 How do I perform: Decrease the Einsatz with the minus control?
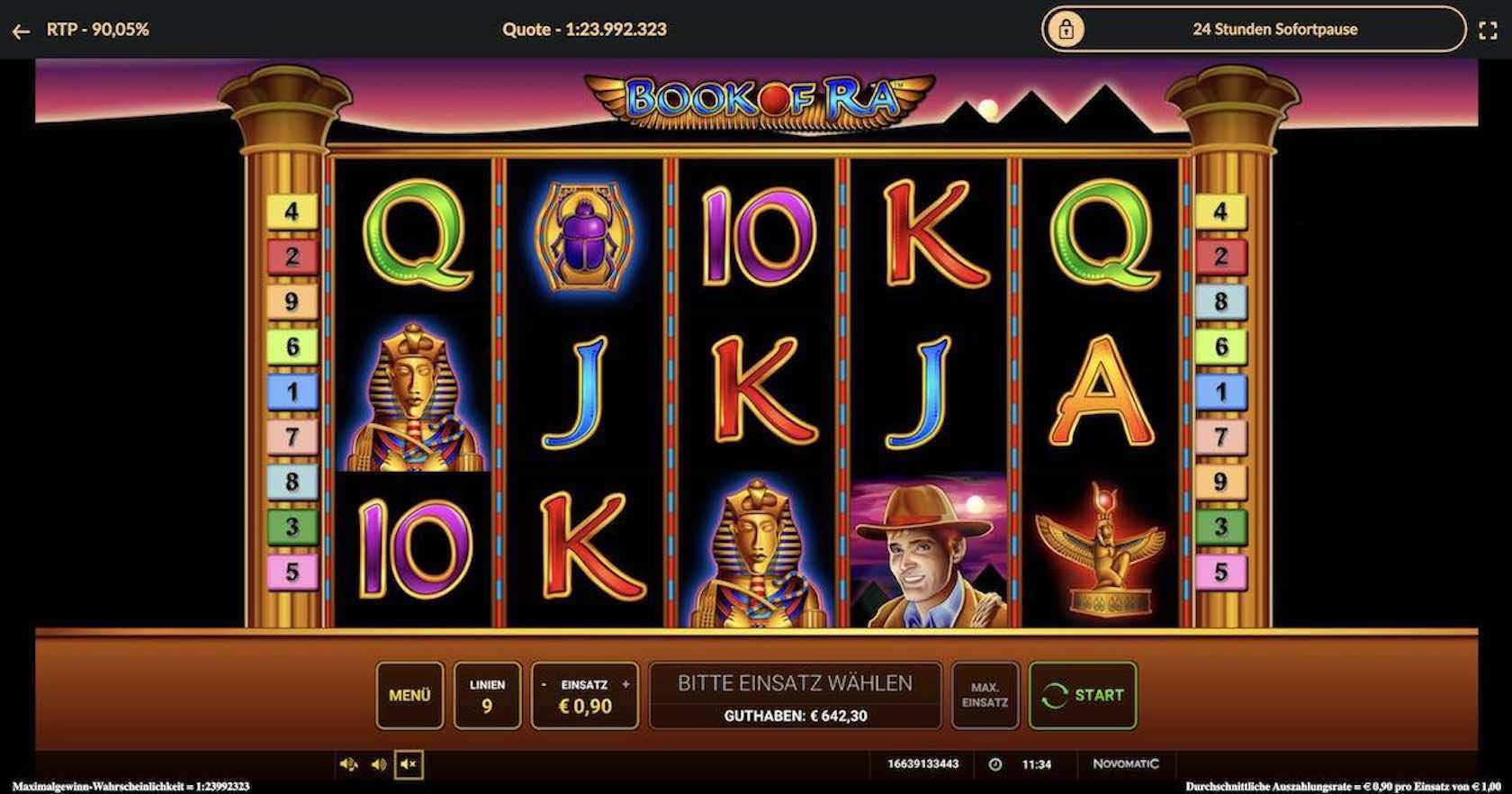544,684
